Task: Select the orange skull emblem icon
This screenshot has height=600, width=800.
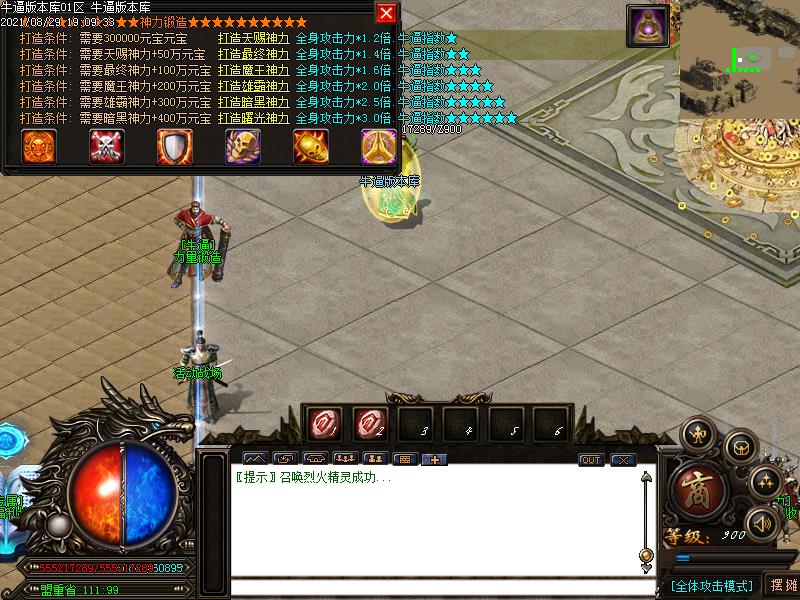Action: click(40, 146)
